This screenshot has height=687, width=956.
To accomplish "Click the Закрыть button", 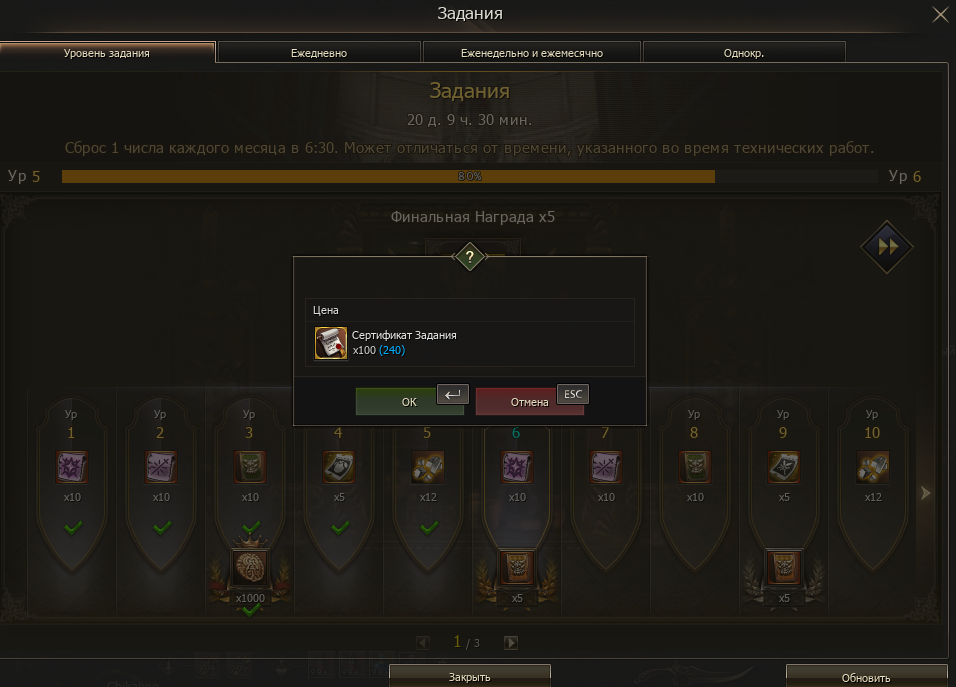I will point(469,677).
